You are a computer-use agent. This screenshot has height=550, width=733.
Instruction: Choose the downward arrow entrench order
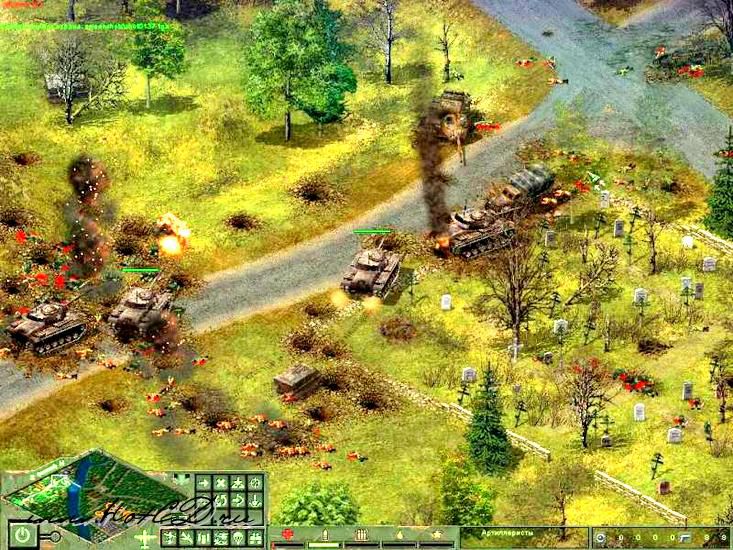coord(254,501)
